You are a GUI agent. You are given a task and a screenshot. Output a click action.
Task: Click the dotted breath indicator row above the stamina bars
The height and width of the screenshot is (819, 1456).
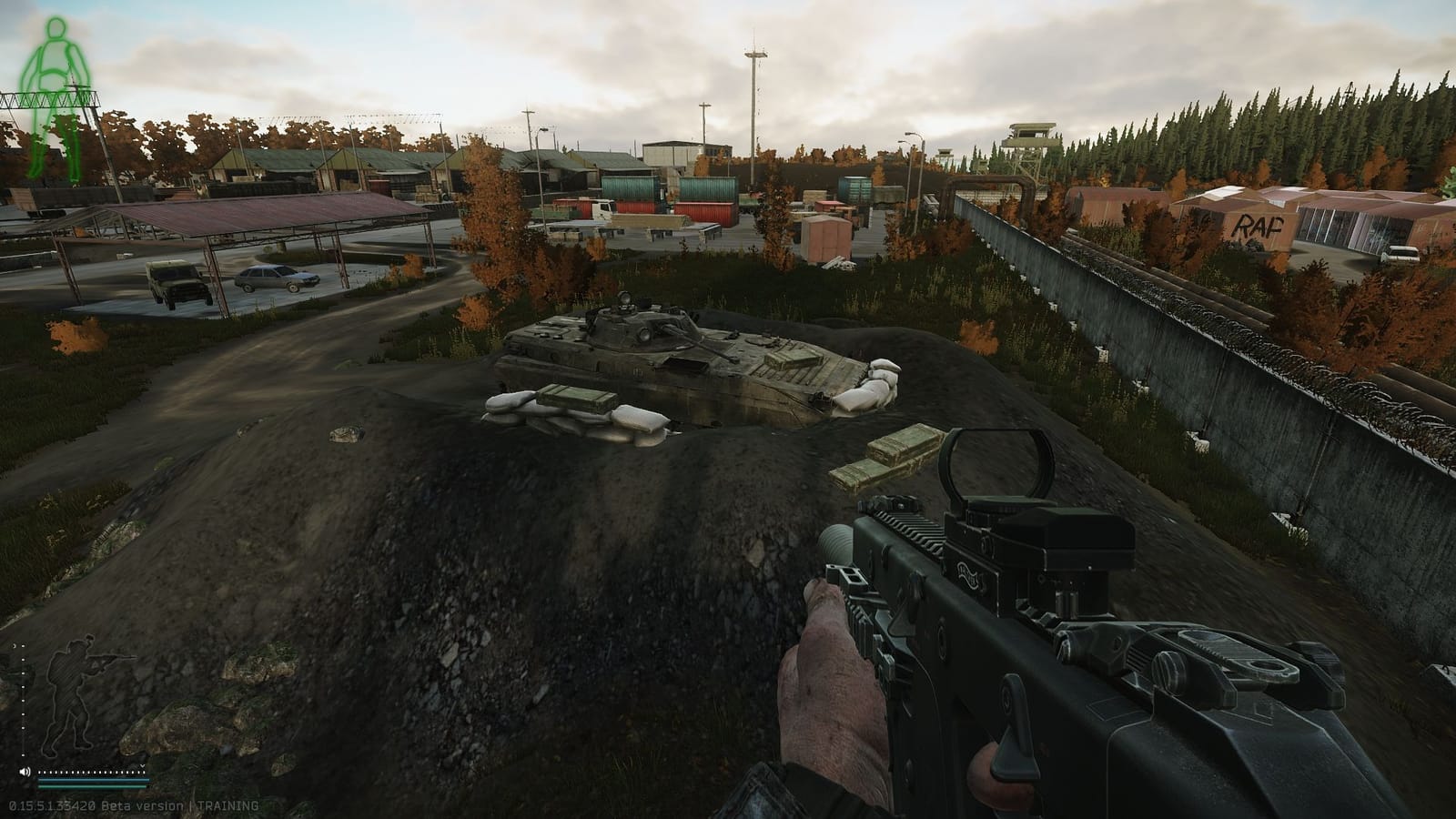91,772
